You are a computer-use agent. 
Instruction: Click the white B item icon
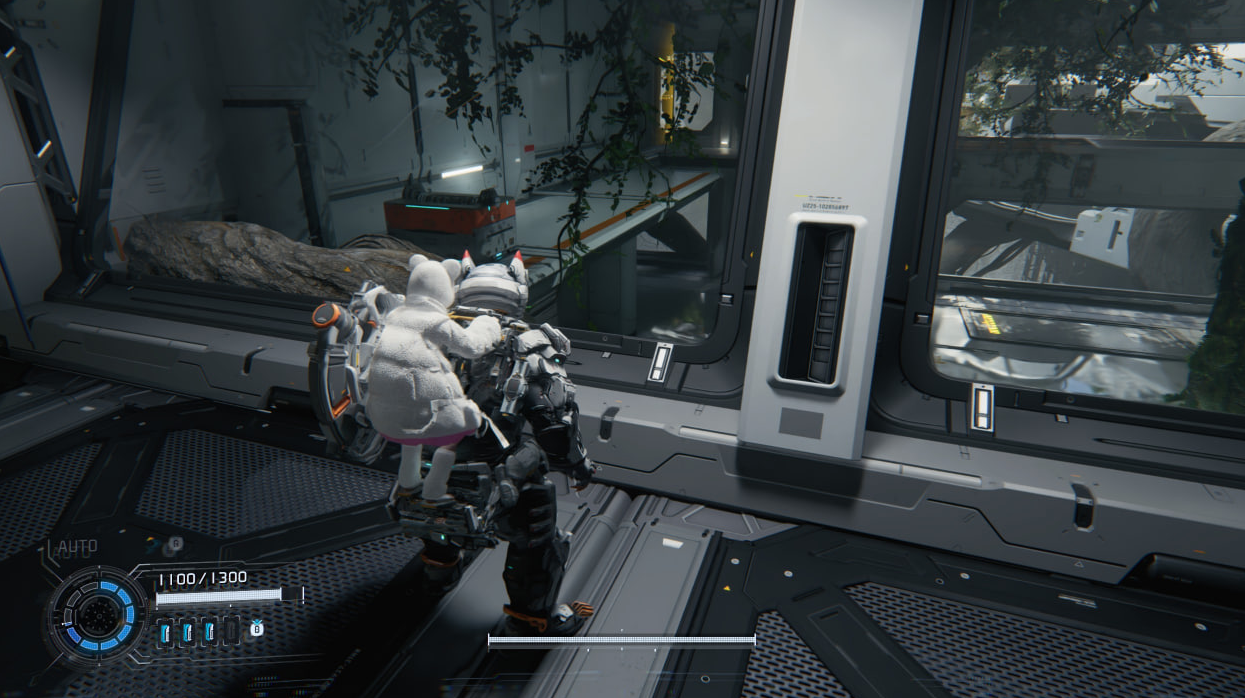coord(256,628)
